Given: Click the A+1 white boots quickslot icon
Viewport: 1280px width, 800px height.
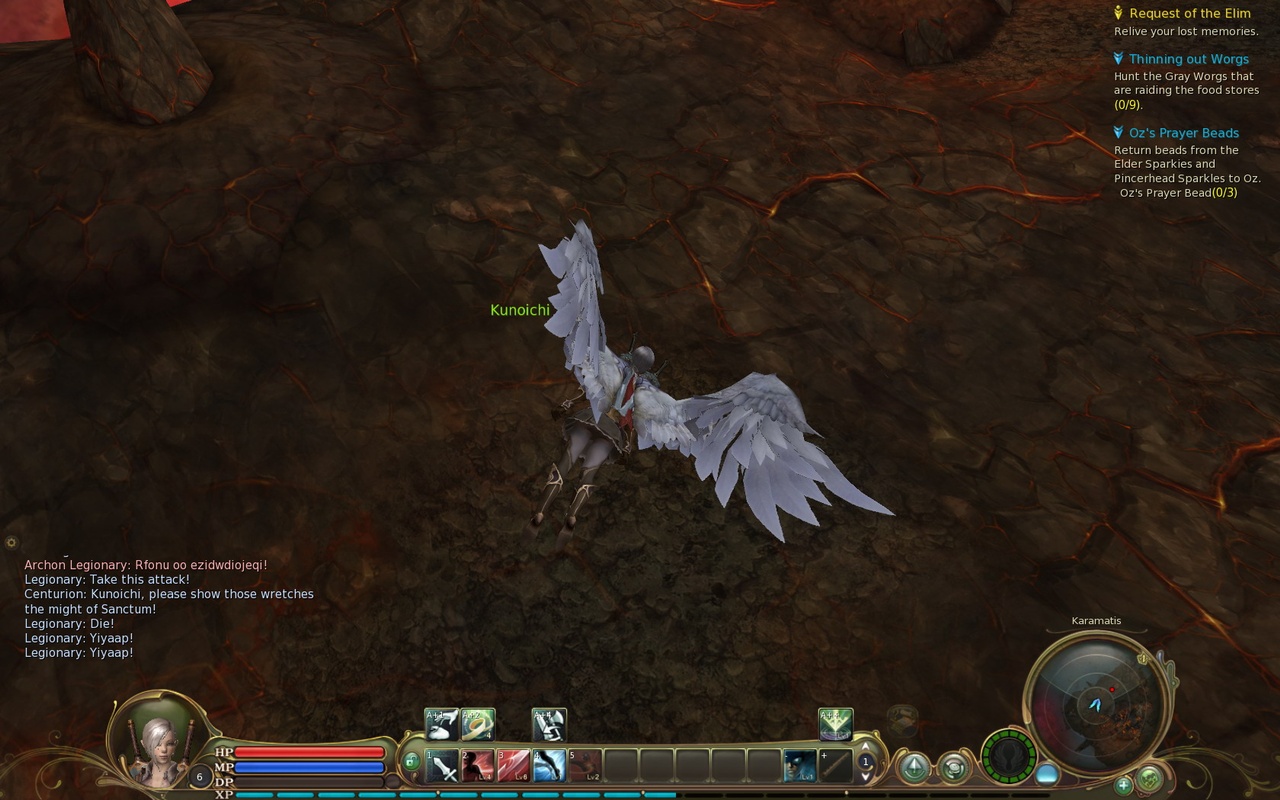Looking at the screenshot, I should (441, 723).
